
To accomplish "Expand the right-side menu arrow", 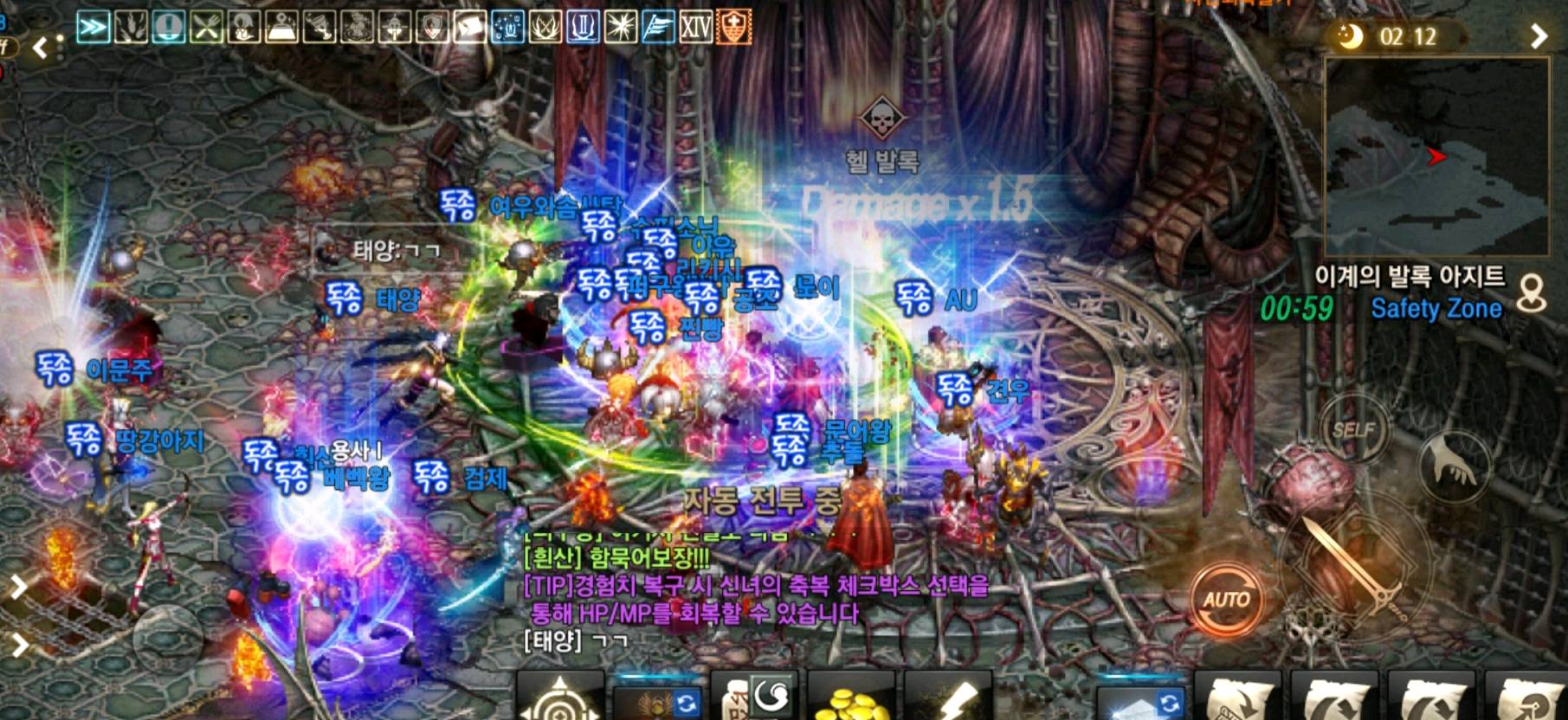I will (1539, 36).
